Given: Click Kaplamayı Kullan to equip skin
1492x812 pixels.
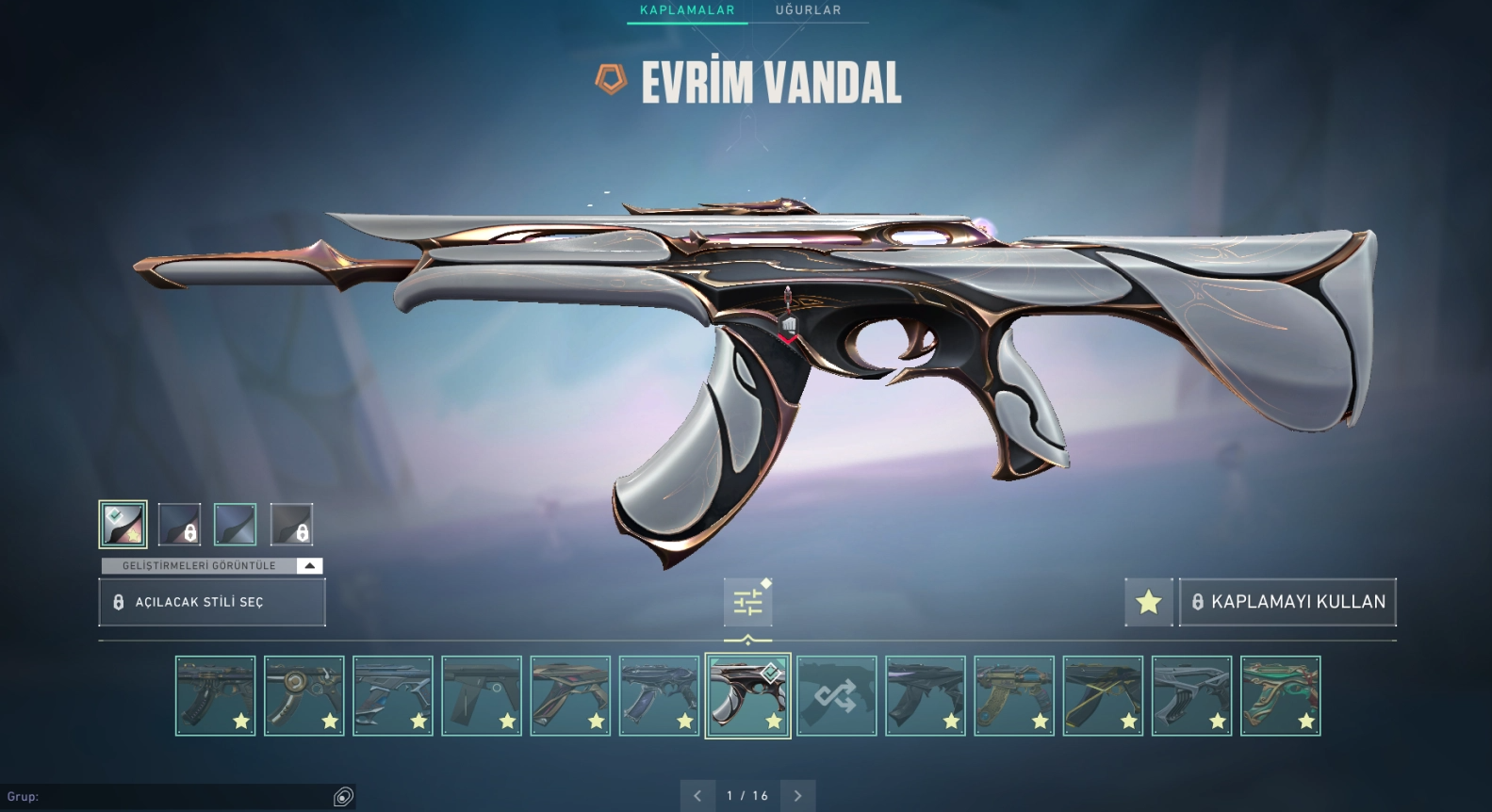Looking at the screenshot, I should point(1287,602).
